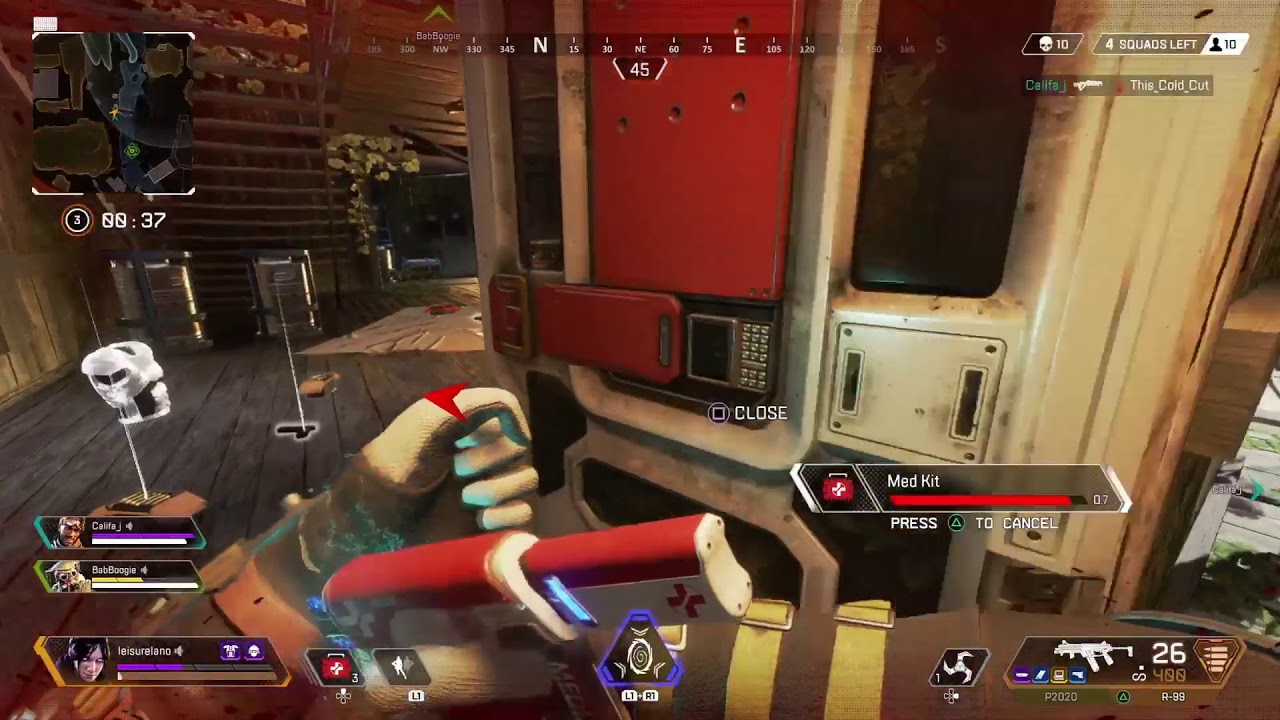Click the Squads Left counter
Viewport: 1280px width, 720px height.
pos(1149,45)
